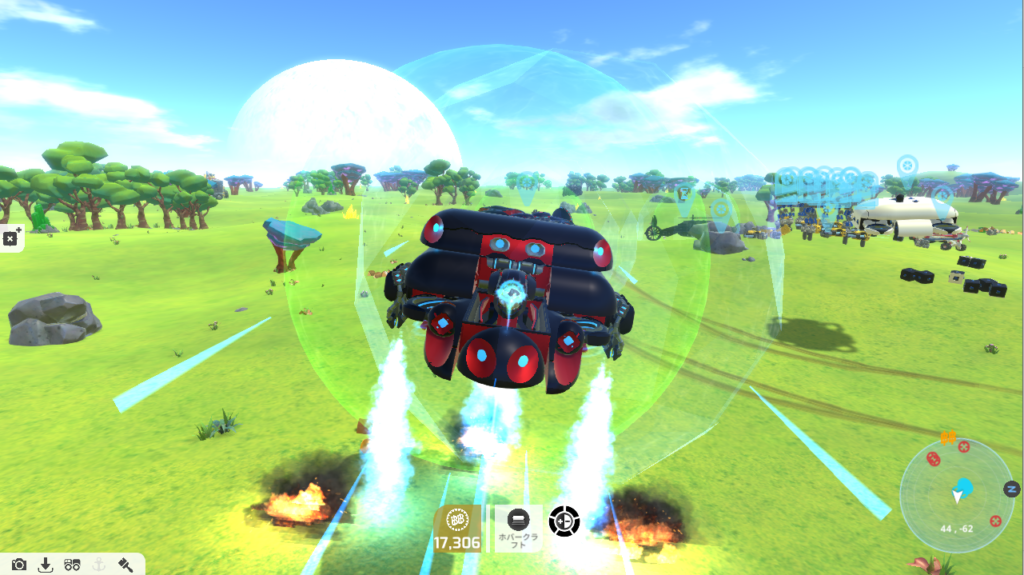The image size is (1024, 575).
Task: Click the N compass marker on the radar
Action: (1011, 489)
